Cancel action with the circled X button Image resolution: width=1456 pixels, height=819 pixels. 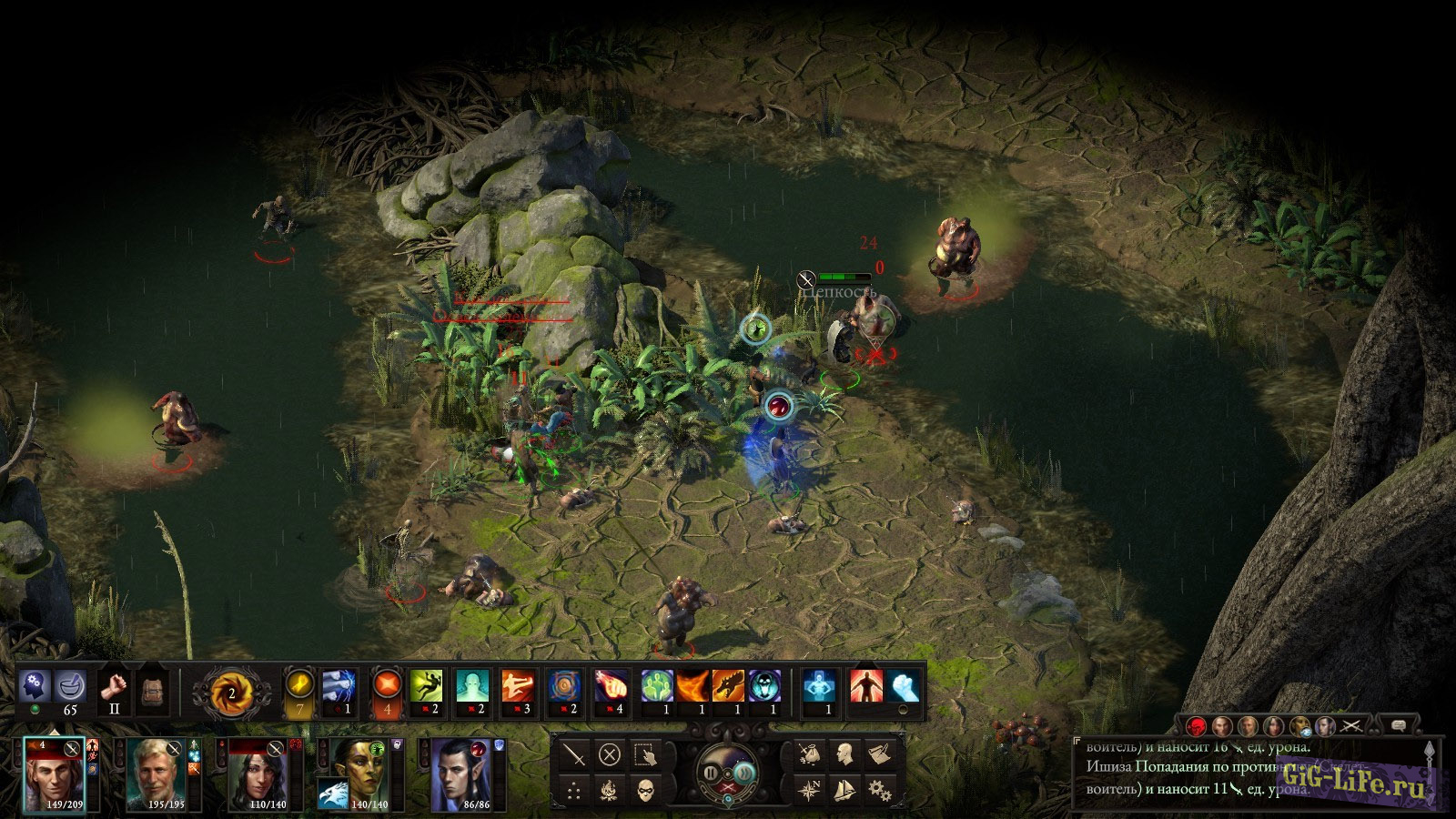click(610, 754)
